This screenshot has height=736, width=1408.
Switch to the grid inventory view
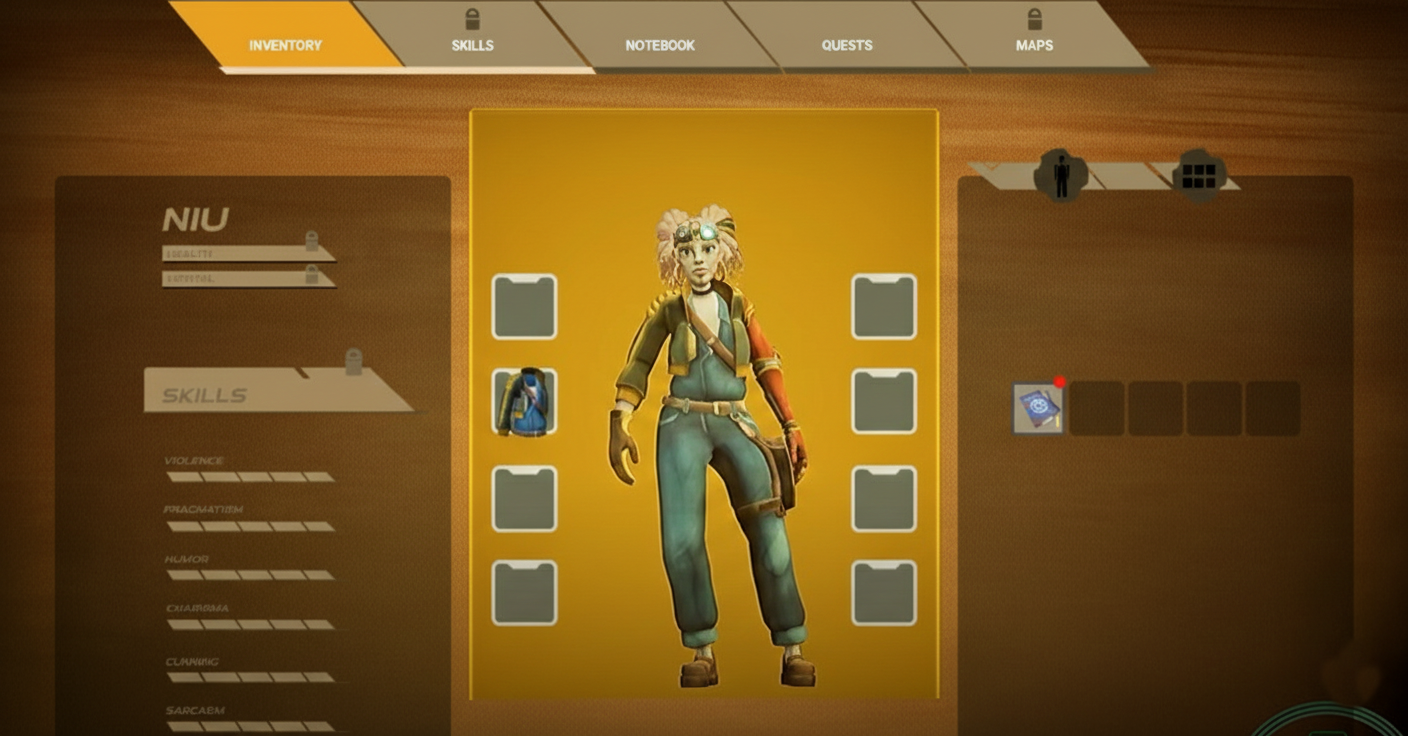1198,176
